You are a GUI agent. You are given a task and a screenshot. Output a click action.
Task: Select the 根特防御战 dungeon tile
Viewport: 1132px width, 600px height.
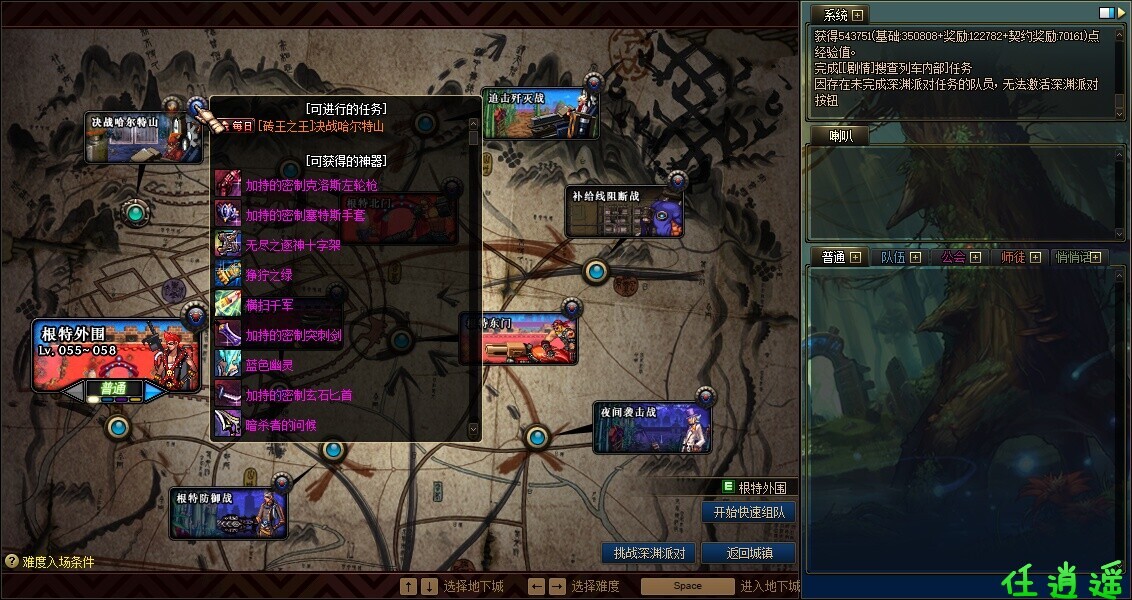[228, 514]
